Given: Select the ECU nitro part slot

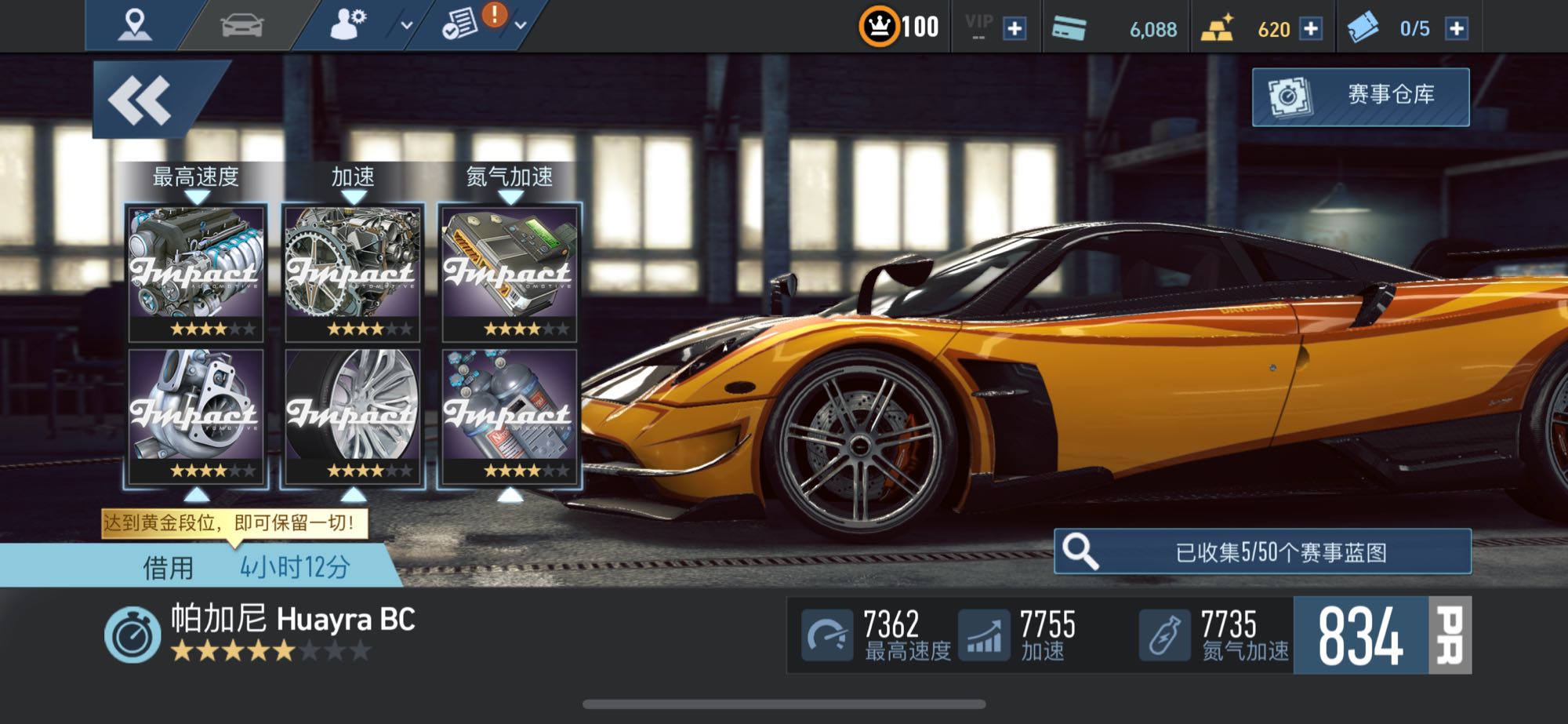Looking at the screenshot, I should pyautogui.click(x=510, y=272).
